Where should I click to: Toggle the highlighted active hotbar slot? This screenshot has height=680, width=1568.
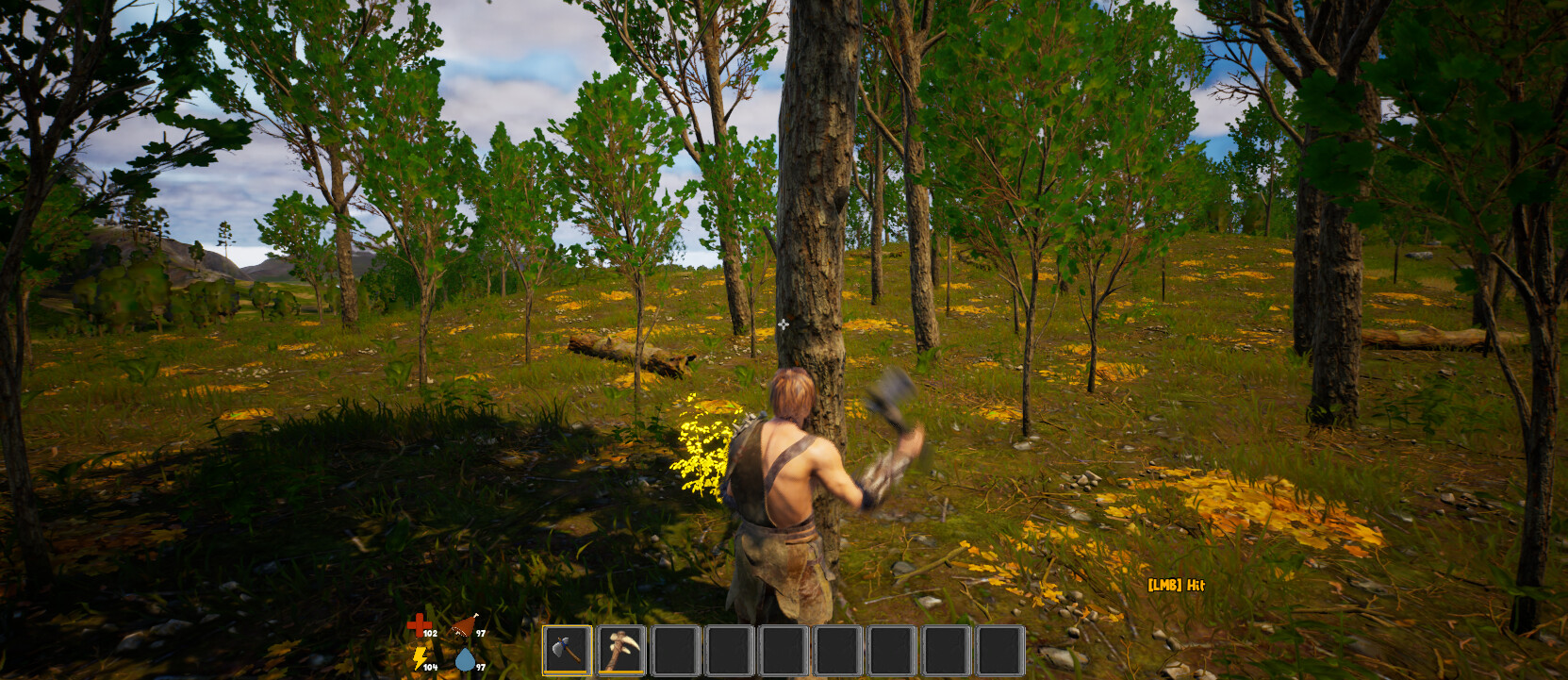pyautogui.click(x=567, y=651)
